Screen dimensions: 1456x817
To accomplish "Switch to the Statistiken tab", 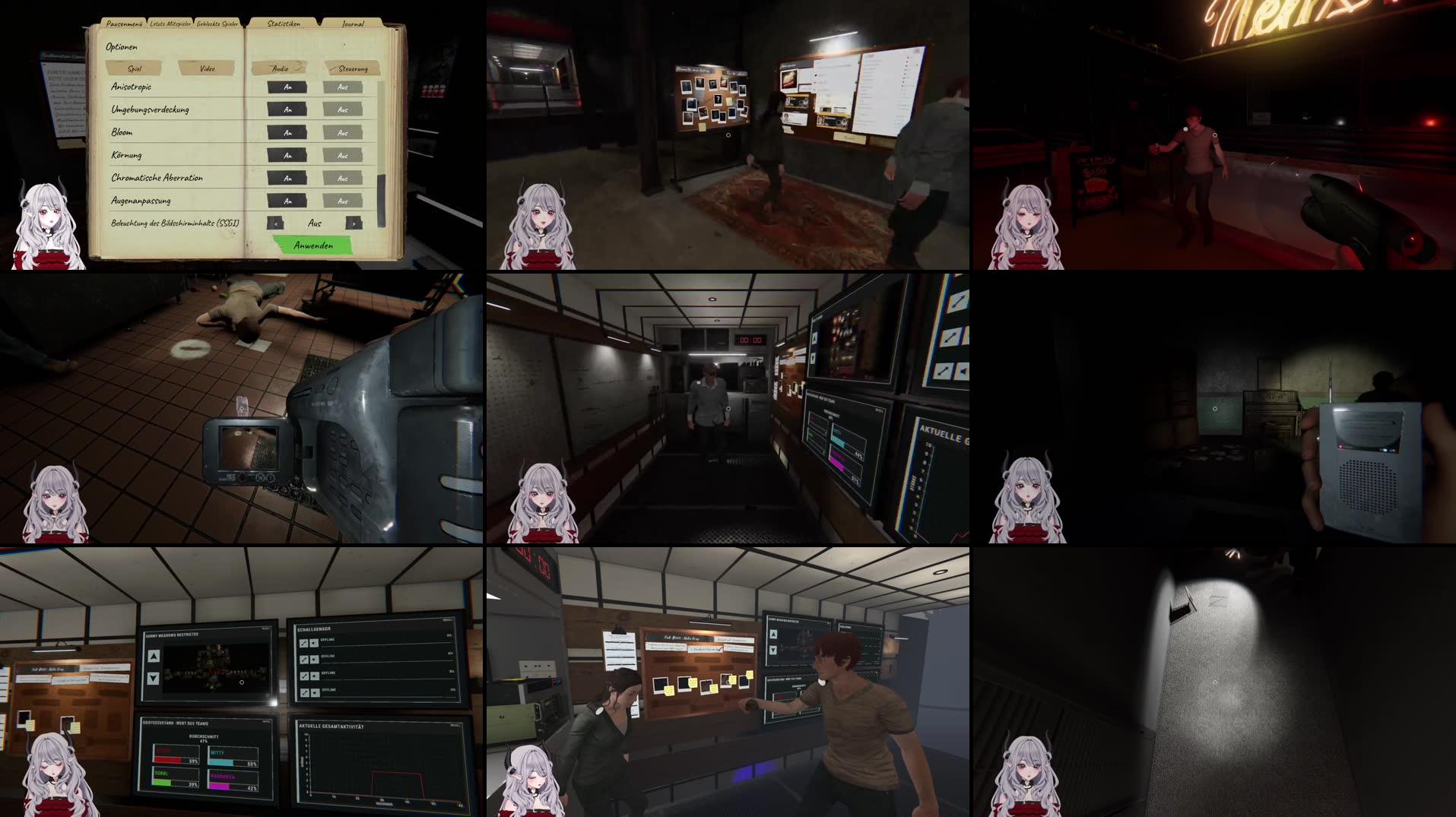I will pyautogui.click(x=284, y=24).
